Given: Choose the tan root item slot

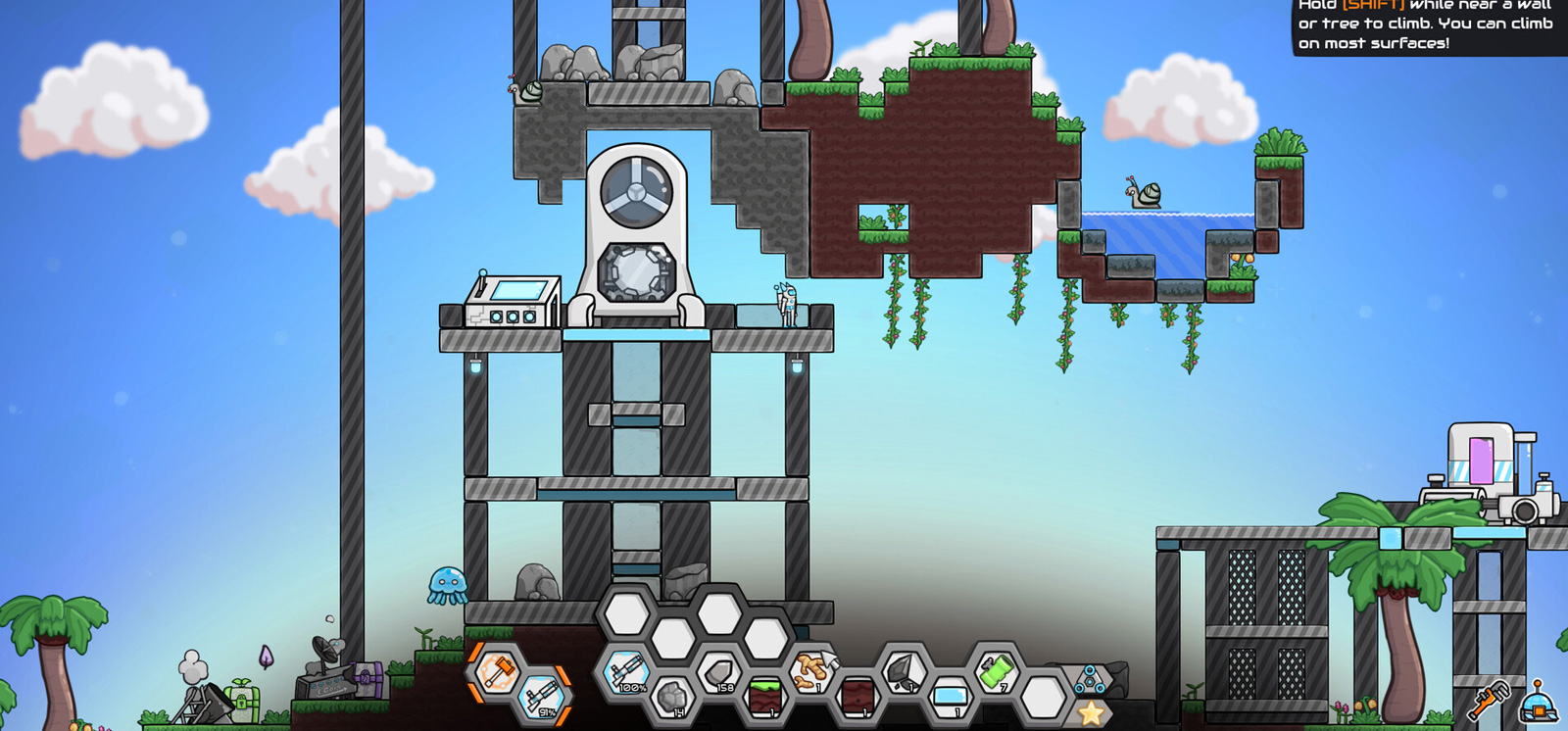Looking at the screenshot, I should tap(810, 672).
